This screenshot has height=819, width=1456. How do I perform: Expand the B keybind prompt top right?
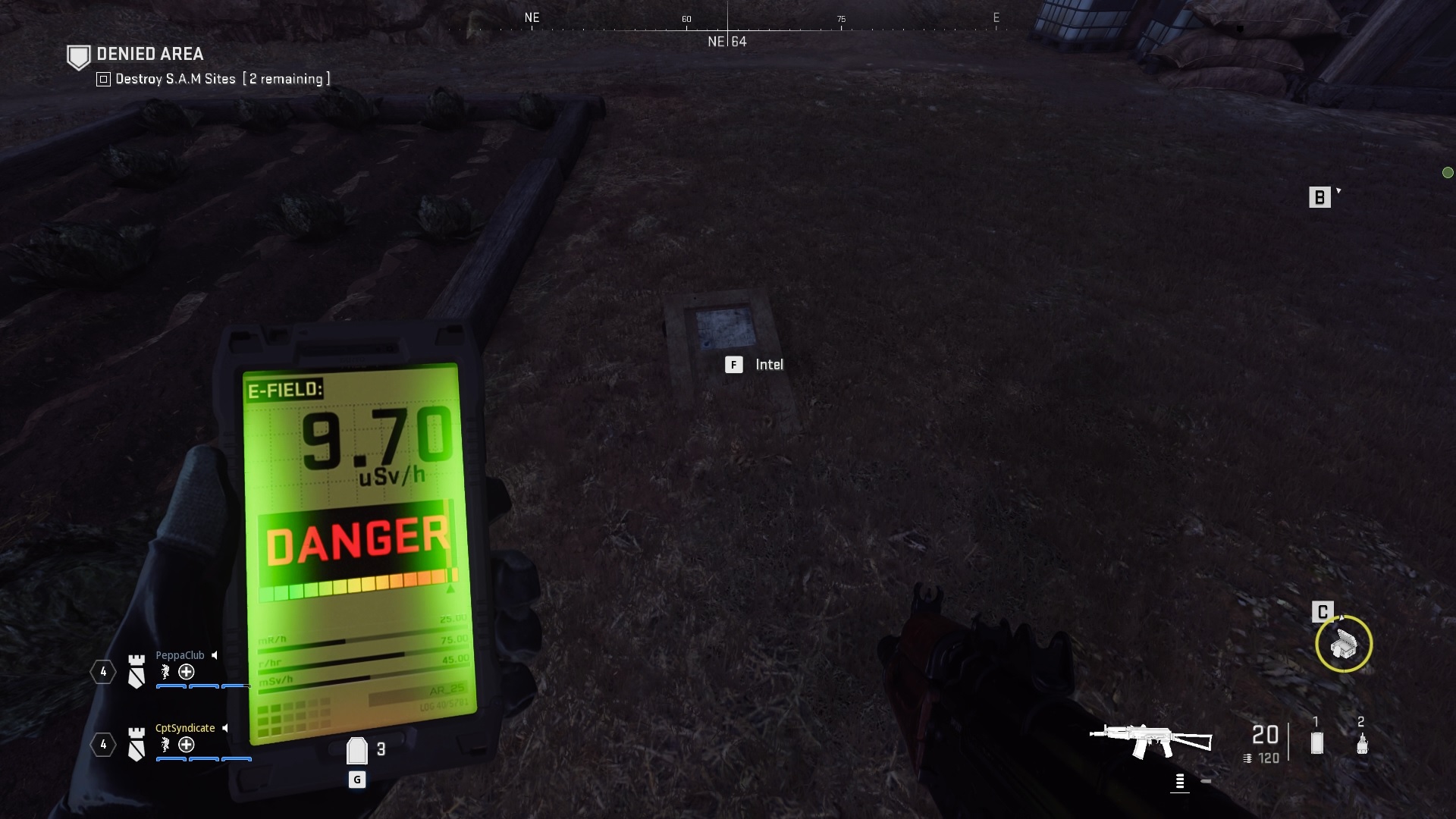(1320, 196)
